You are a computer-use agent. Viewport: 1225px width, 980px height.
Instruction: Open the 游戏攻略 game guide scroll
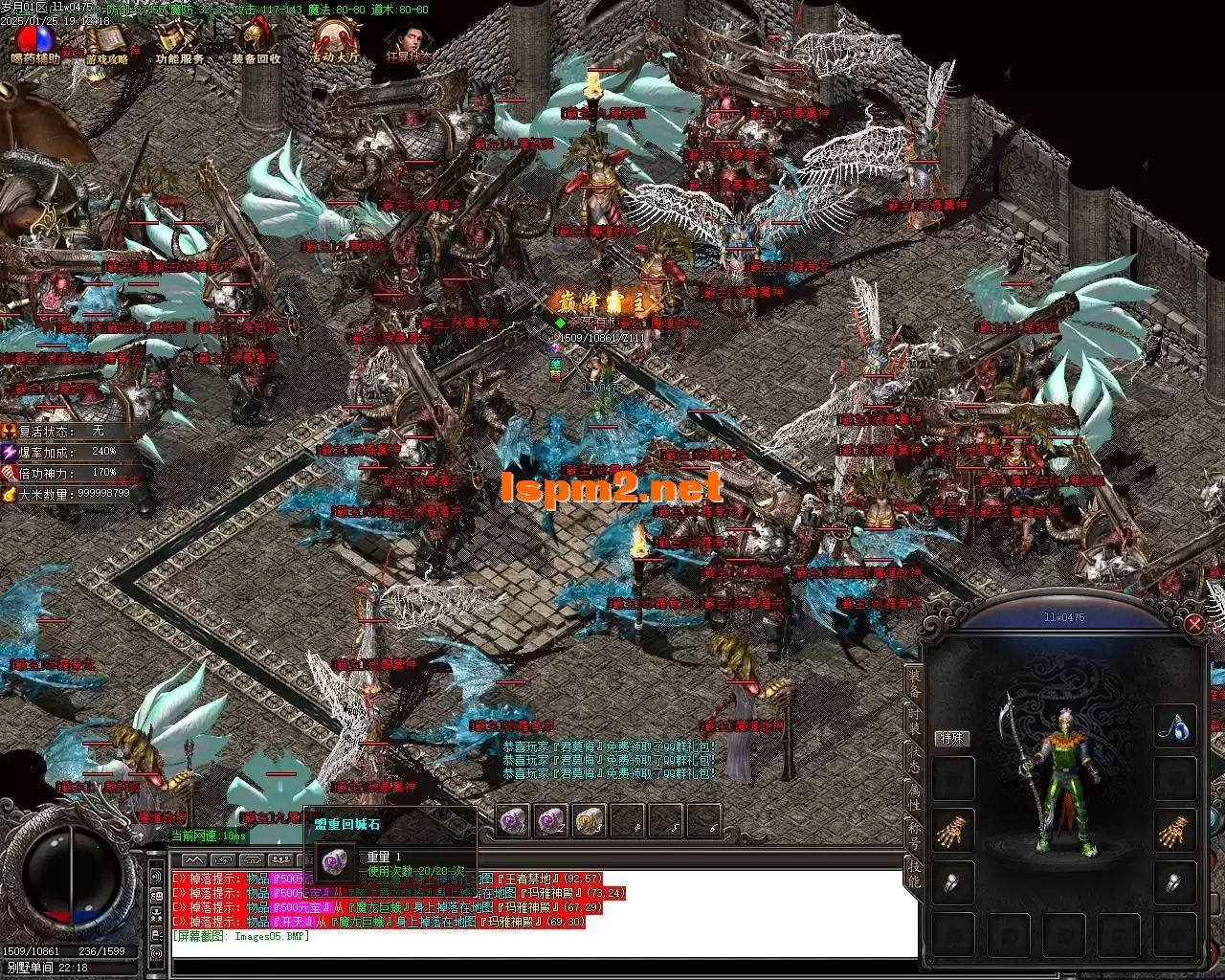106,41
